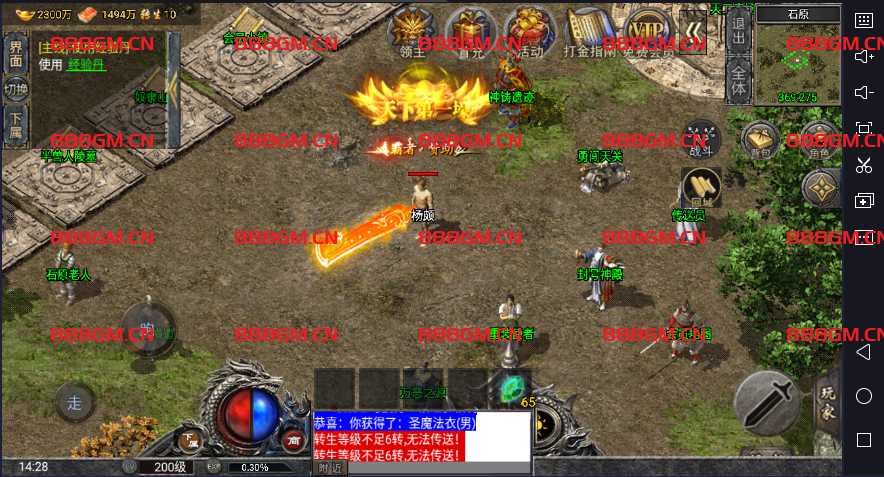Screen dimensions: 884x477
Task: Open the 背包 bag icon
Action: (x=762, y=141)
